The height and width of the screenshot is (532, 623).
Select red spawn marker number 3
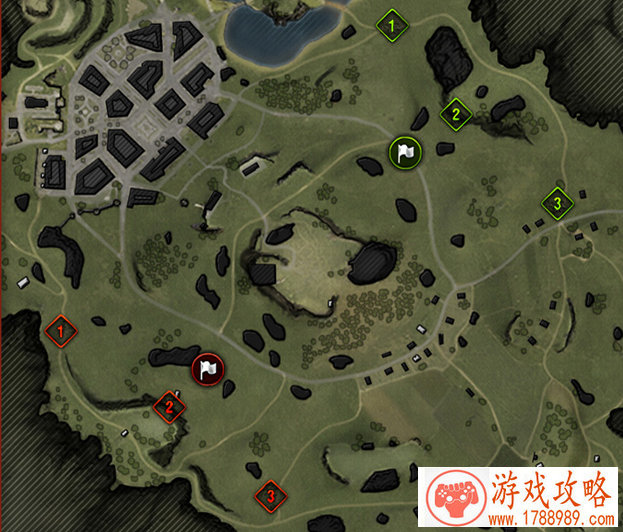coord(269,494)
